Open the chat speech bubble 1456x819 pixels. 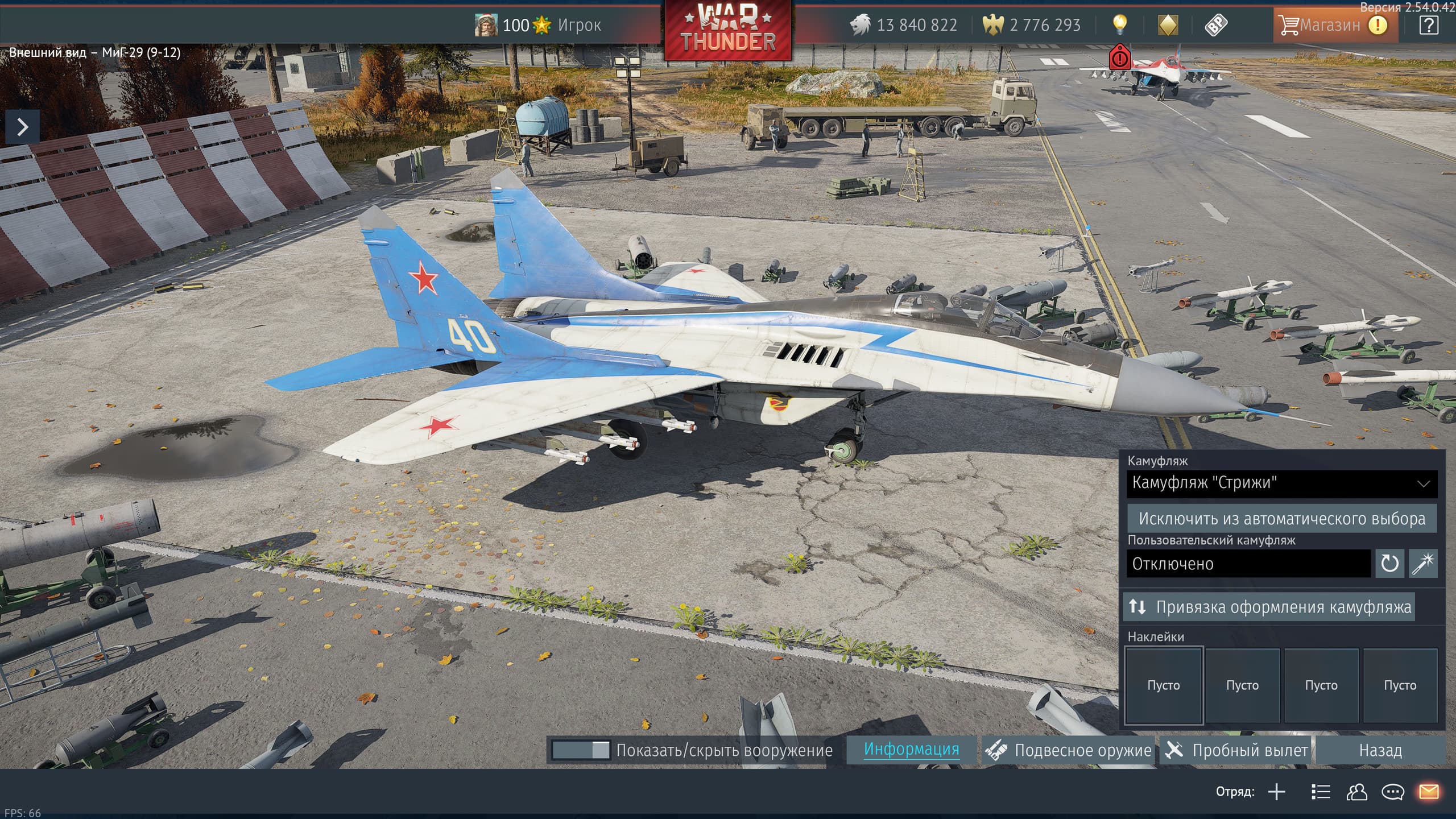tap(1393, 792)
